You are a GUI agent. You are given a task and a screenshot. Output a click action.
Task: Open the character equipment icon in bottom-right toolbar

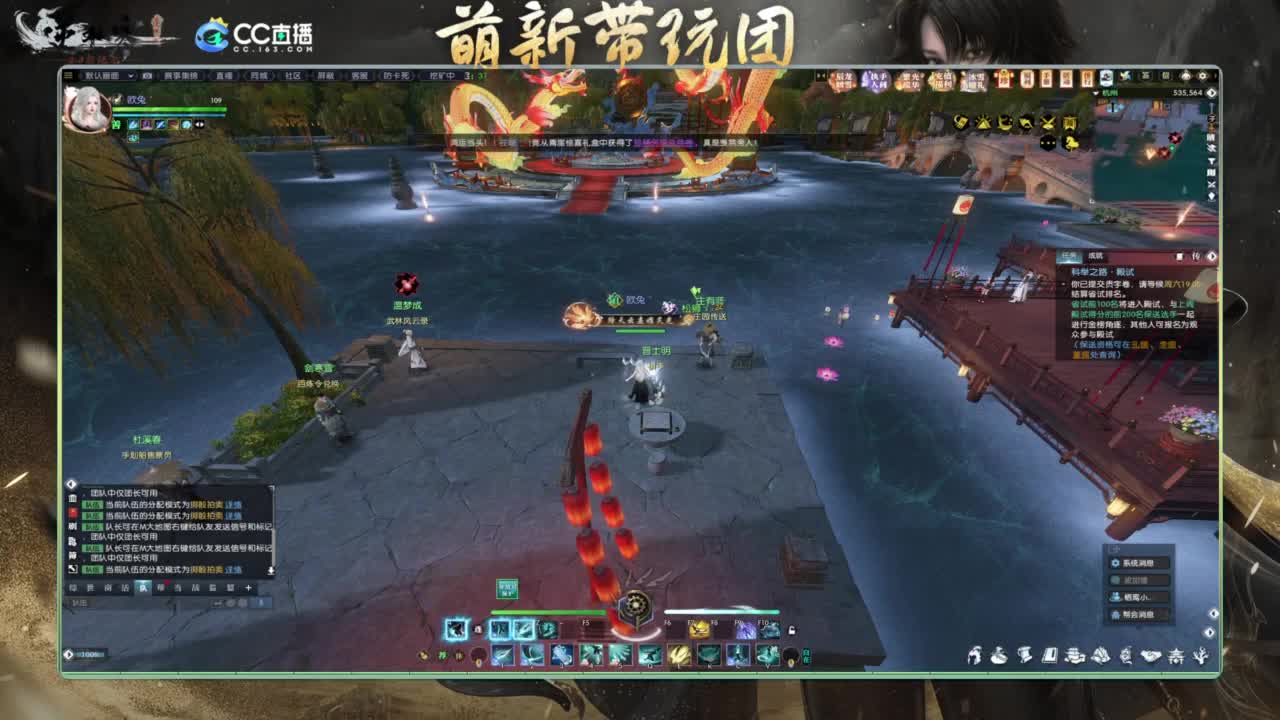[976, 655]
